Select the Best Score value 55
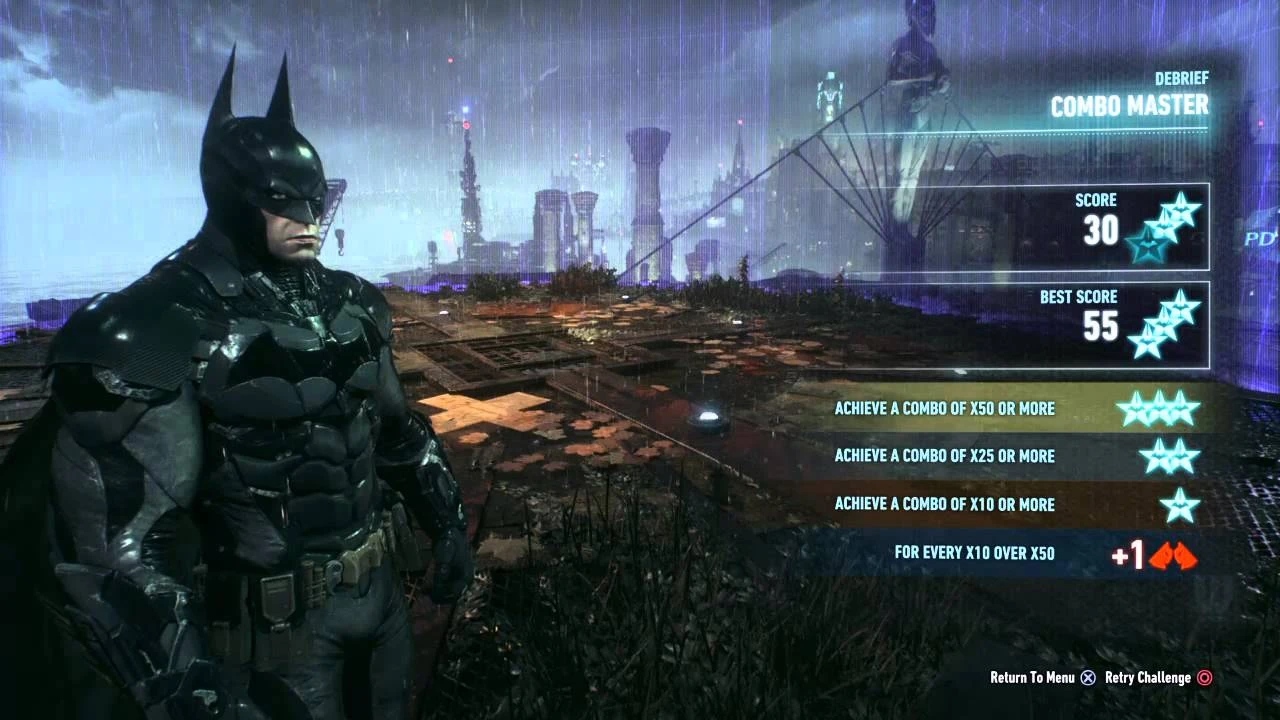Image resolution: width=1280 pixels, height=720 pixels. click(1101, 327)
